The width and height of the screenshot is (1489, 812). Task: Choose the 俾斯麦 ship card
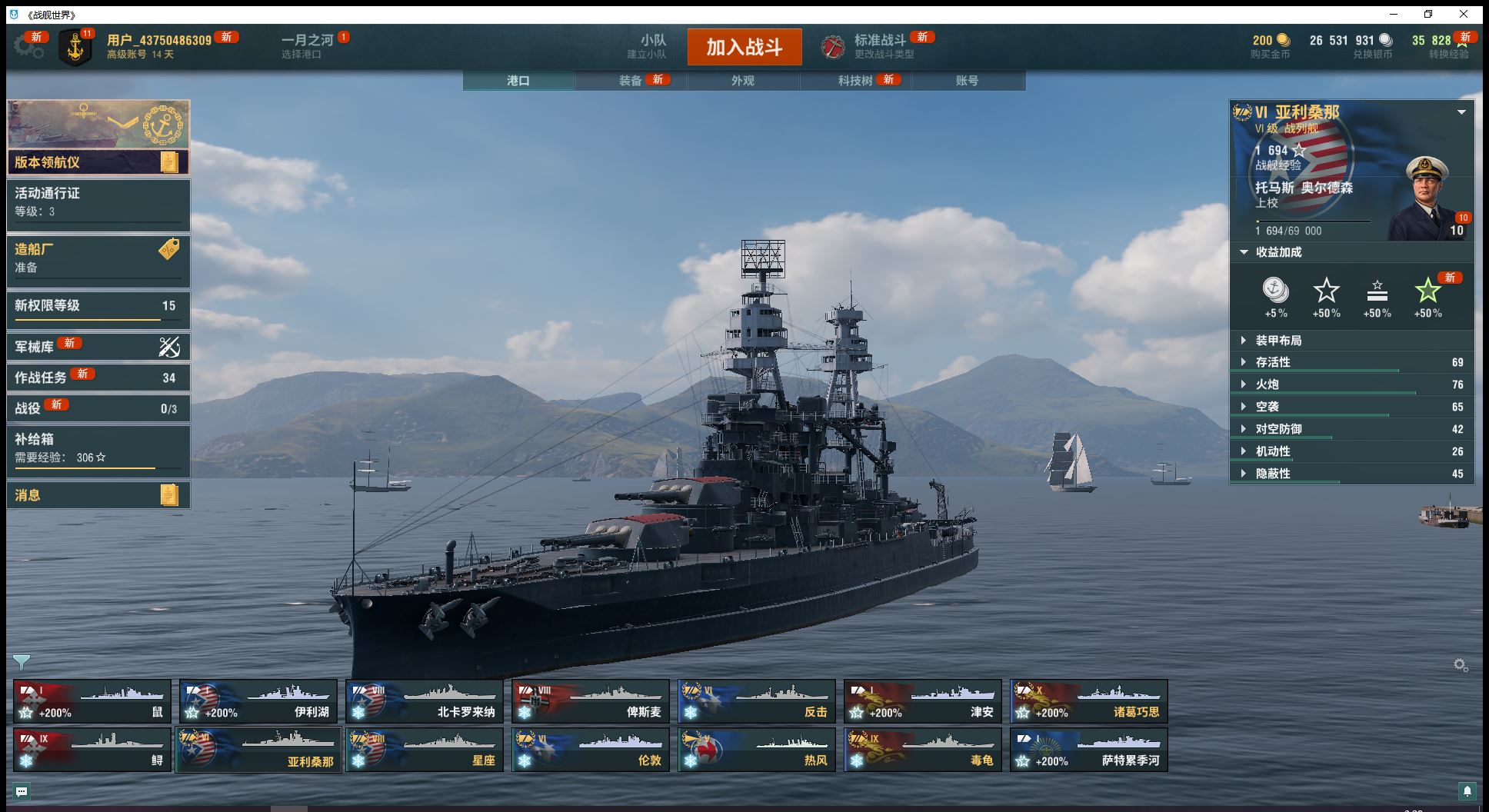tap(590, 701)
